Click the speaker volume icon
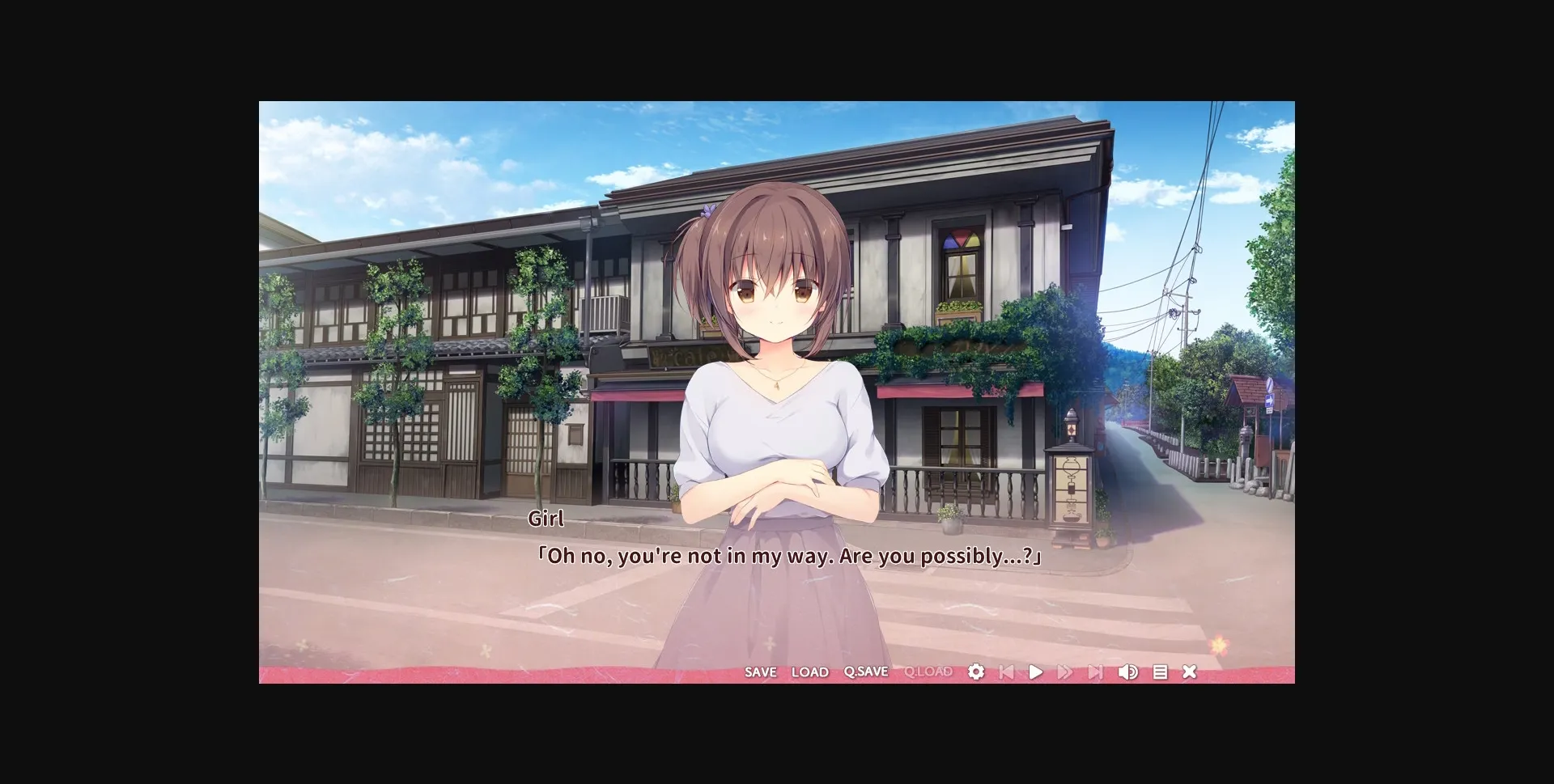This screenshot has height=784, width=1554. (x=1128, y=672)
